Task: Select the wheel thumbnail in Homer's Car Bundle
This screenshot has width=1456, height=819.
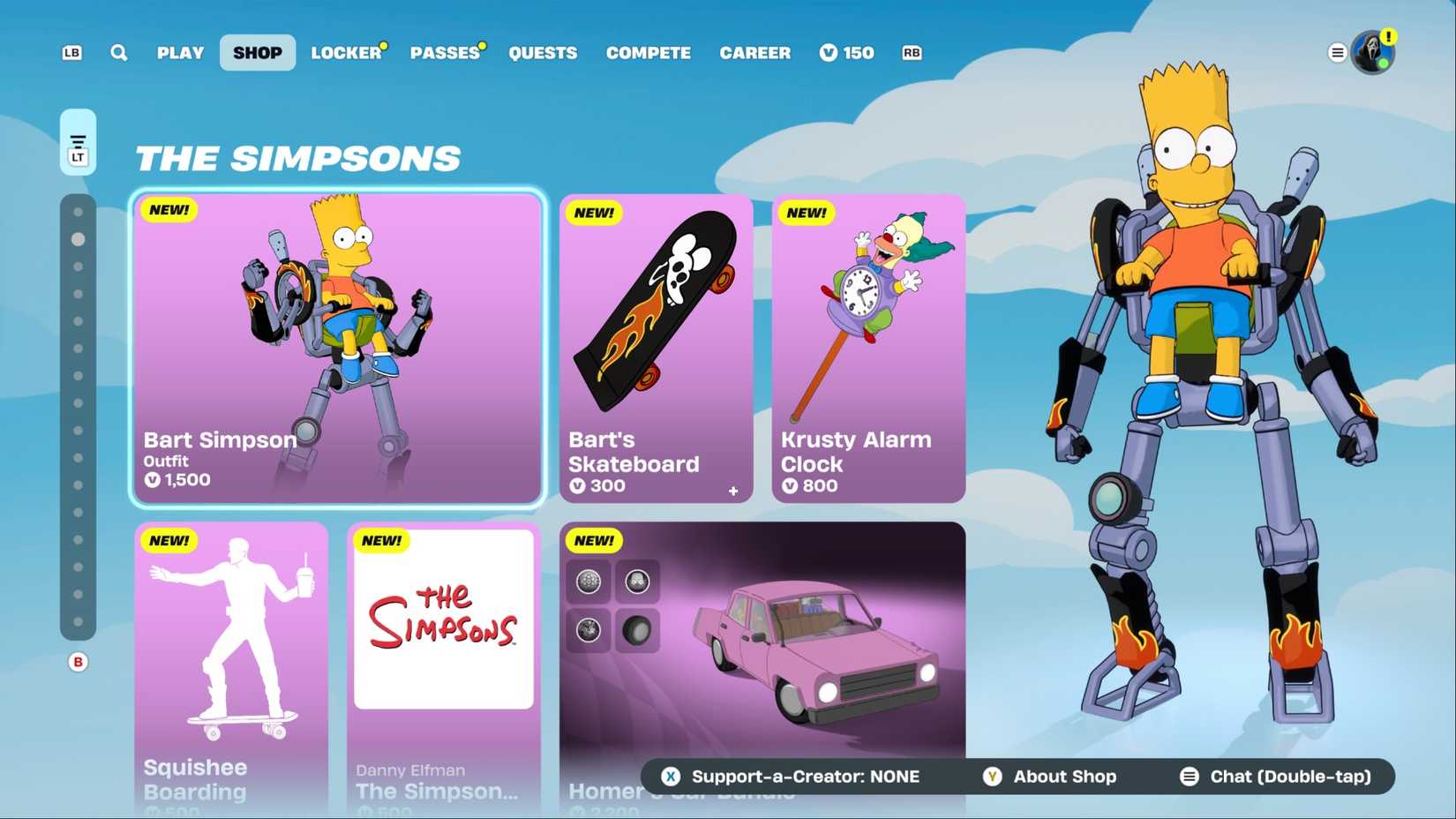Action: click(587, 582)
